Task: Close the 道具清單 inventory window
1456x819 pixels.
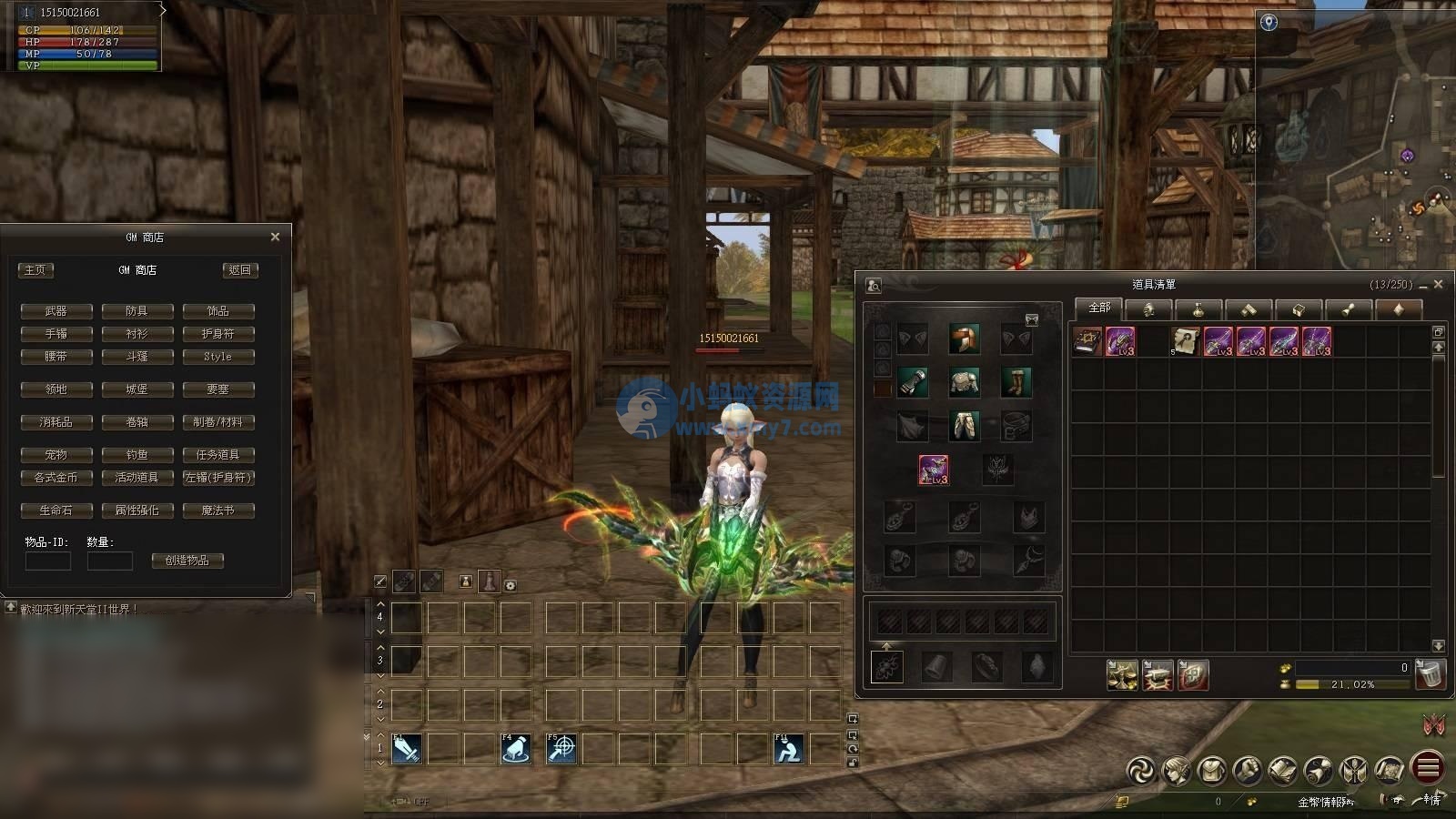Action: tap(1438, 285)
